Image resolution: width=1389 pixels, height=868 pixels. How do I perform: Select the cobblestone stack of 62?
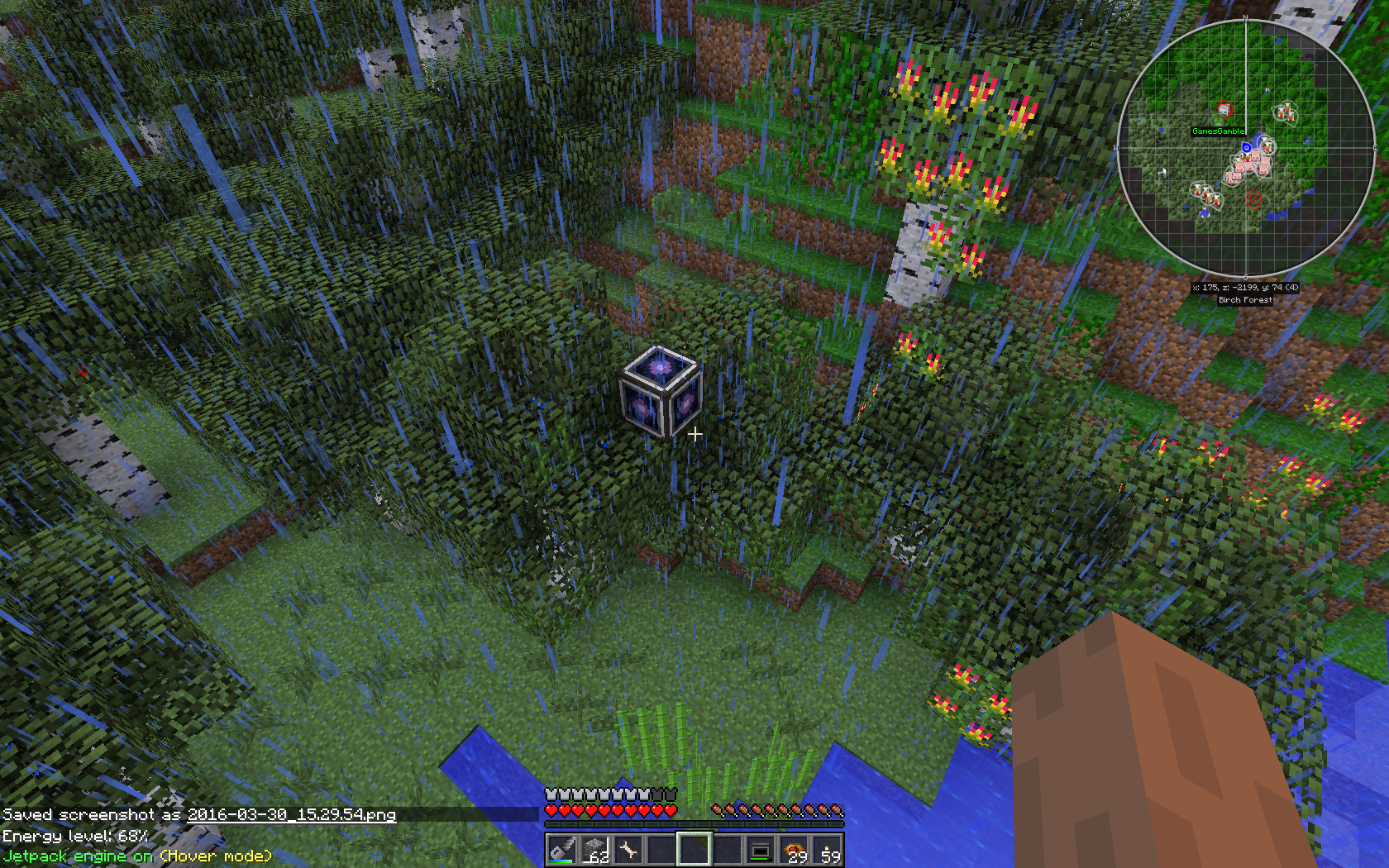(595, 850)
